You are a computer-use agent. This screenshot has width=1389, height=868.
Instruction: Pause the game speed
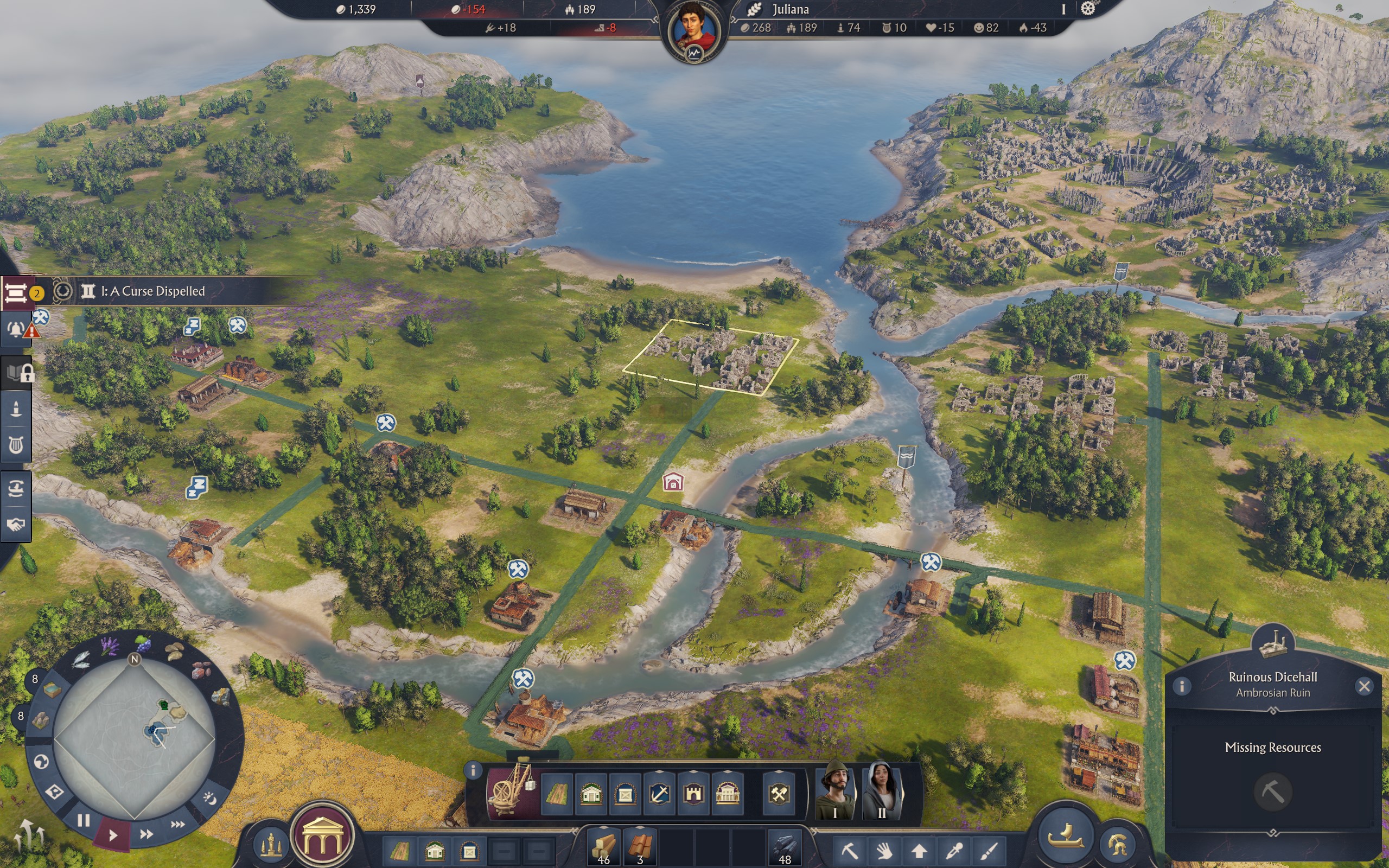(x=84, y=820)
